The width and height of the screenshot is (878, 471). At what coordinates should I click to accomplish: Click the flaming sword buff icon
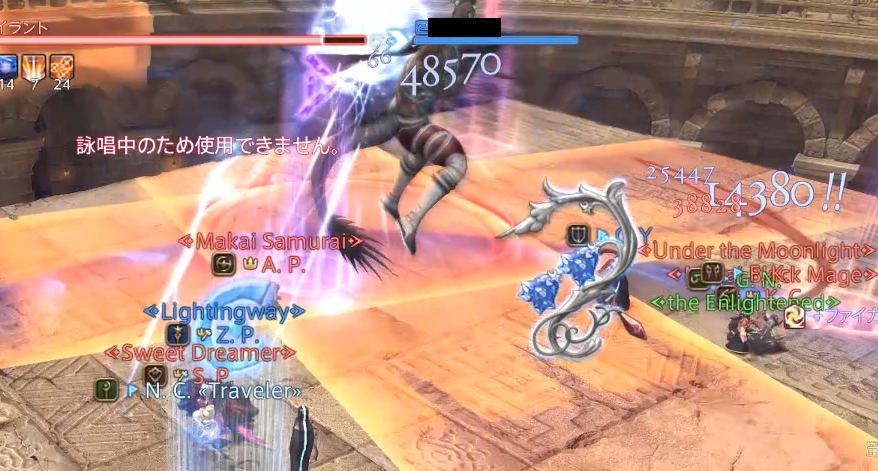click(x=34, y=66)
